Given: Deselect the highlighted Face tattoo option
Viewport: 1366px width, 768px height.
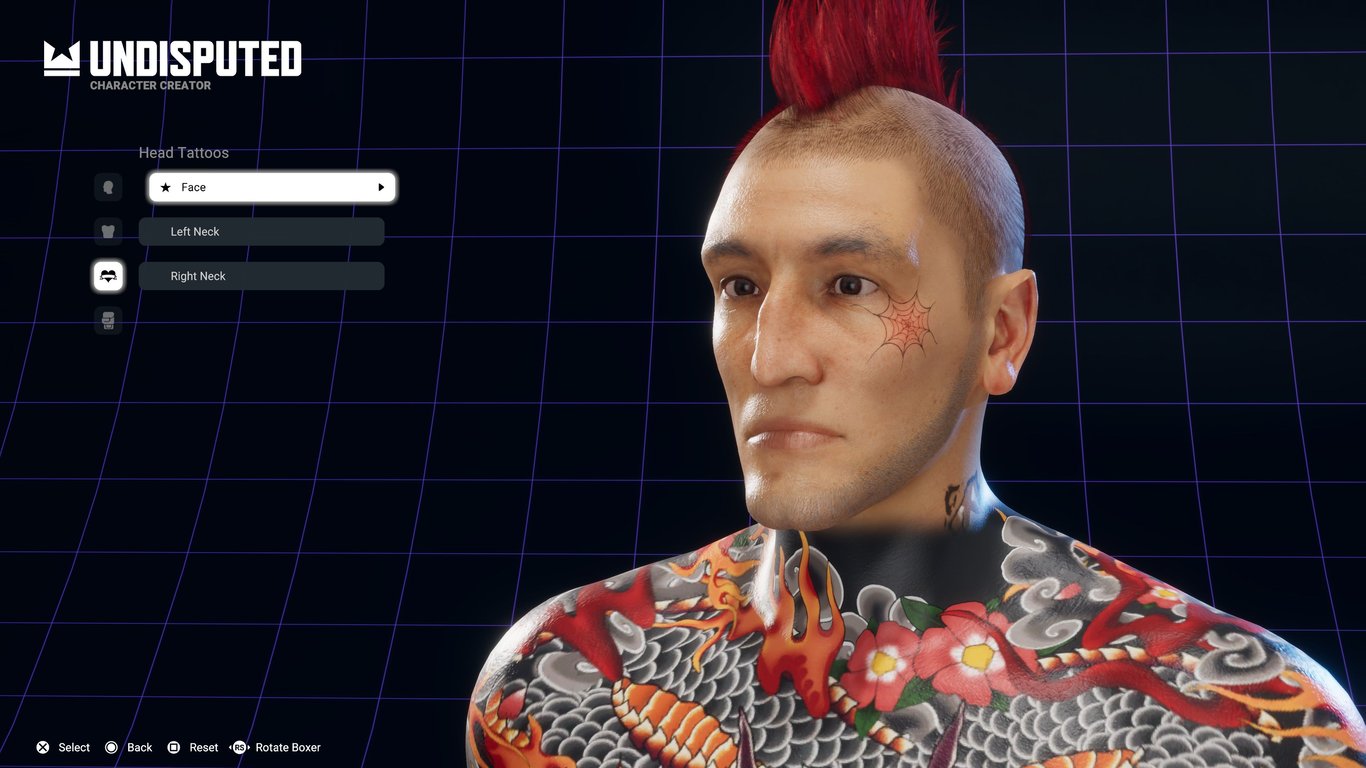Looking at the screenshot, I should 271,187.
